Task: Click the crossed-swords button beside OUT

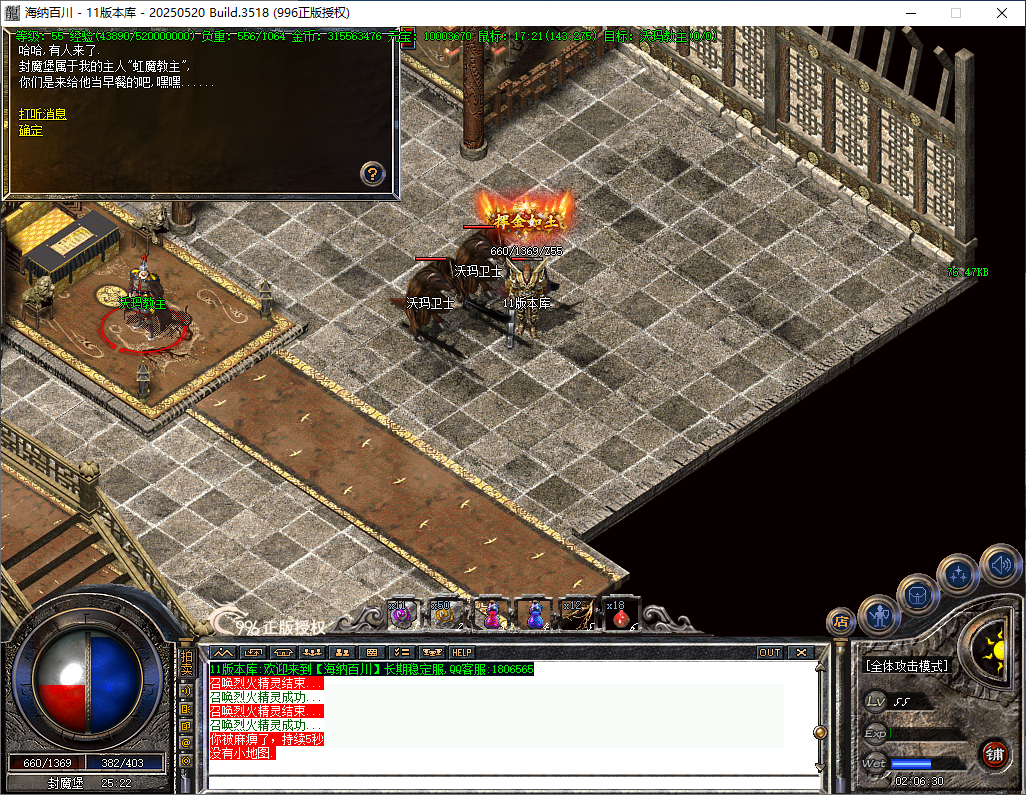Action: 801,653
